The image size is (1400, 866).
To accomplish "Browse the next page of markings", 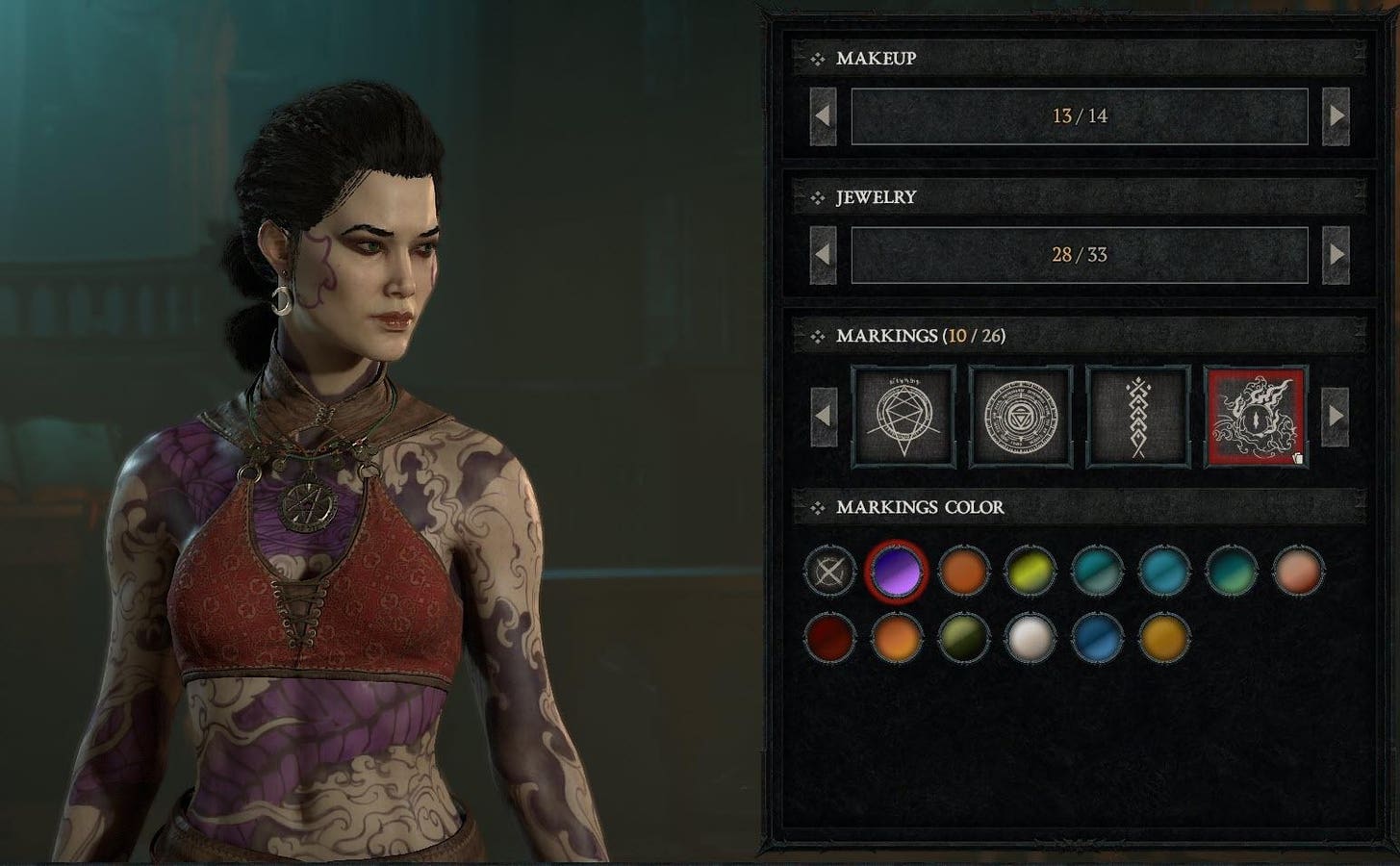I will [1336, 415].
